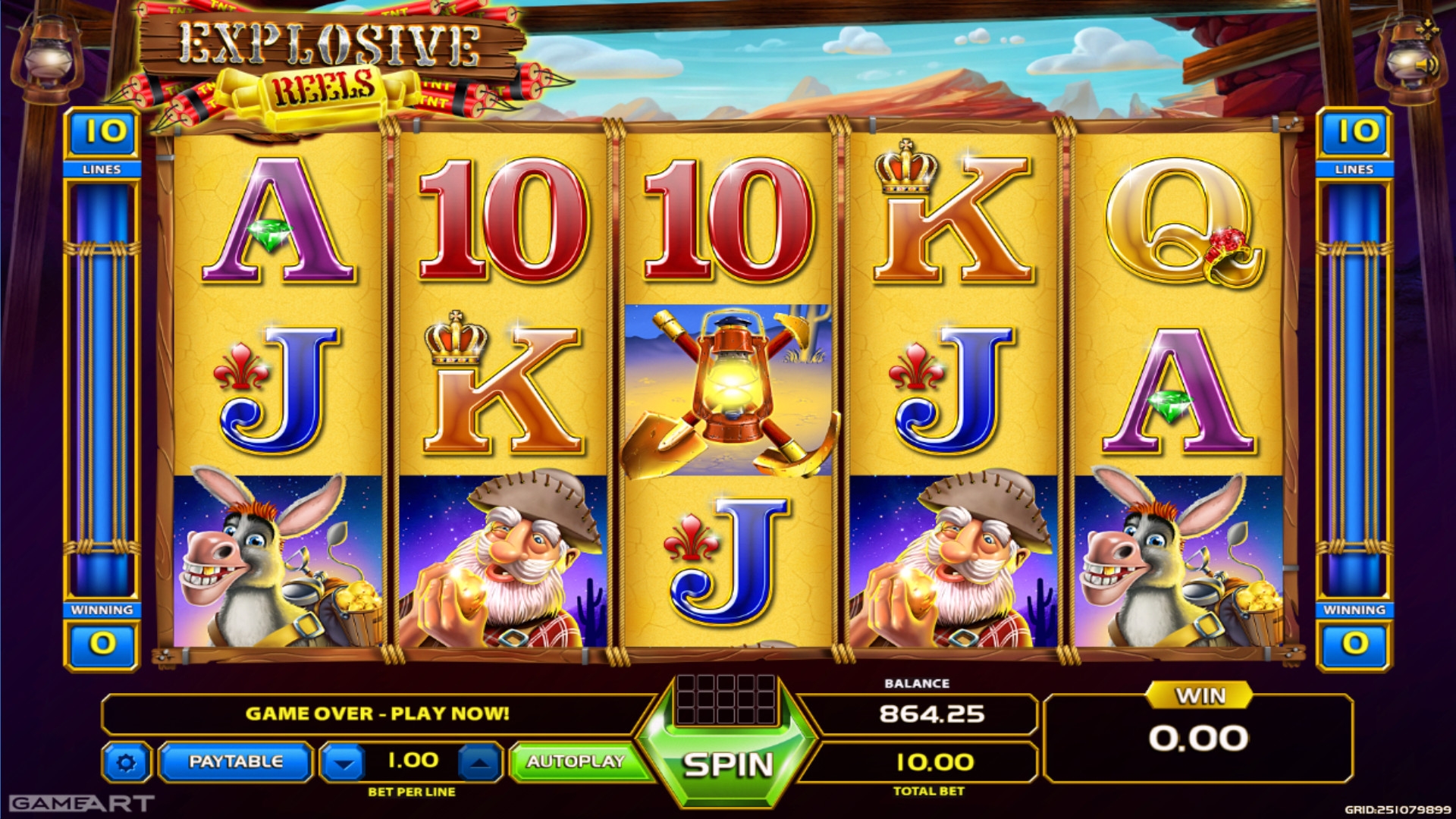Start Autoplay mode
The width and height of the screenshot is (1456, 819).
[x=576, y=761]
